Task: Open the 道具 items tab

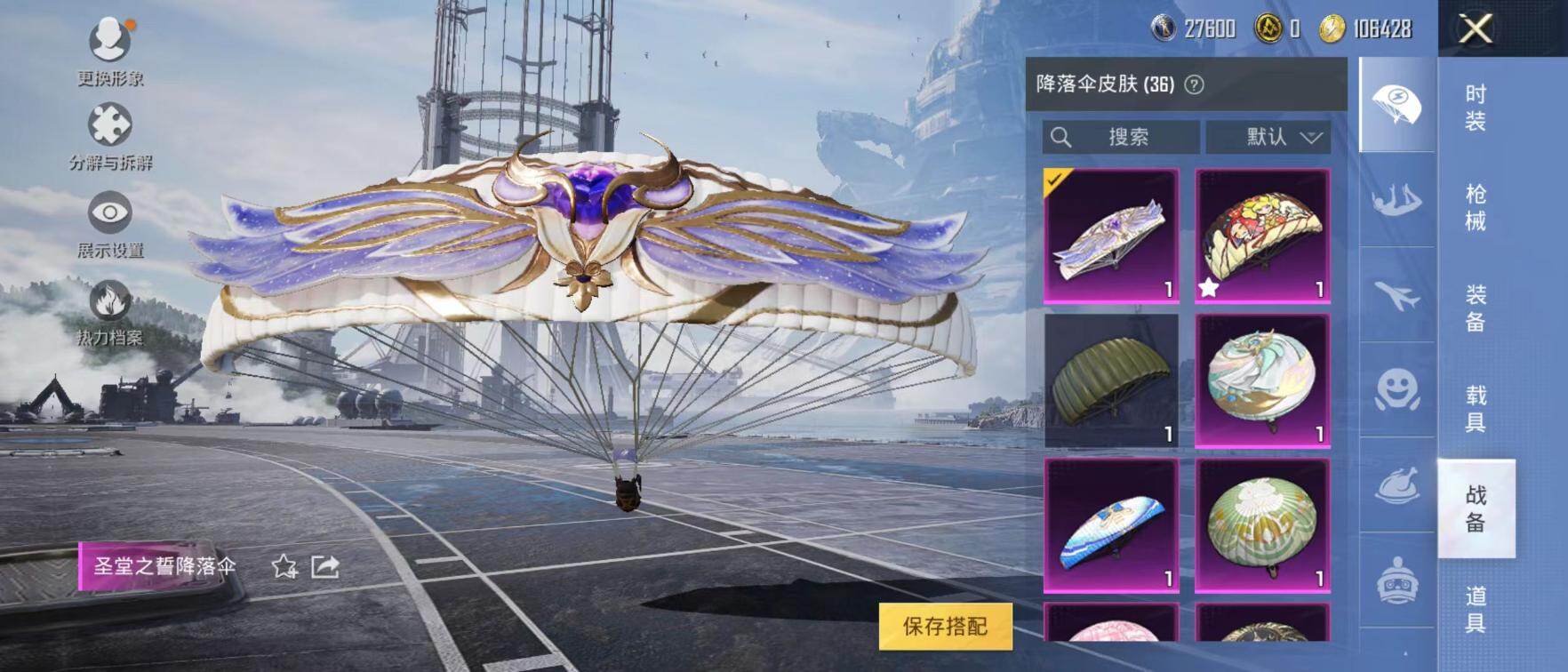Action: (1476, 608)
